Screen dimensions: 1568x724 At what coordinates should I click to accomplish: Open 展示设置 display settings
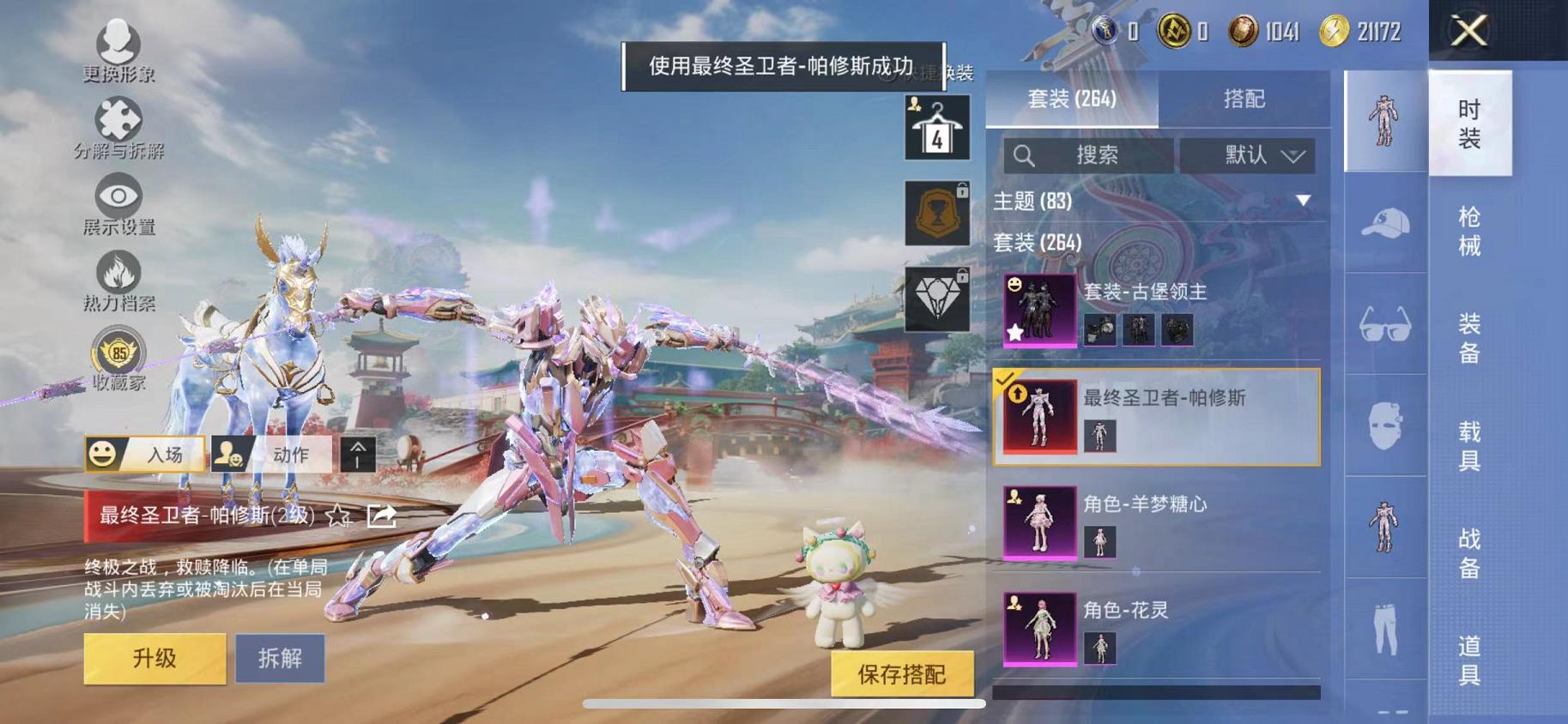(x=119, y=197)
